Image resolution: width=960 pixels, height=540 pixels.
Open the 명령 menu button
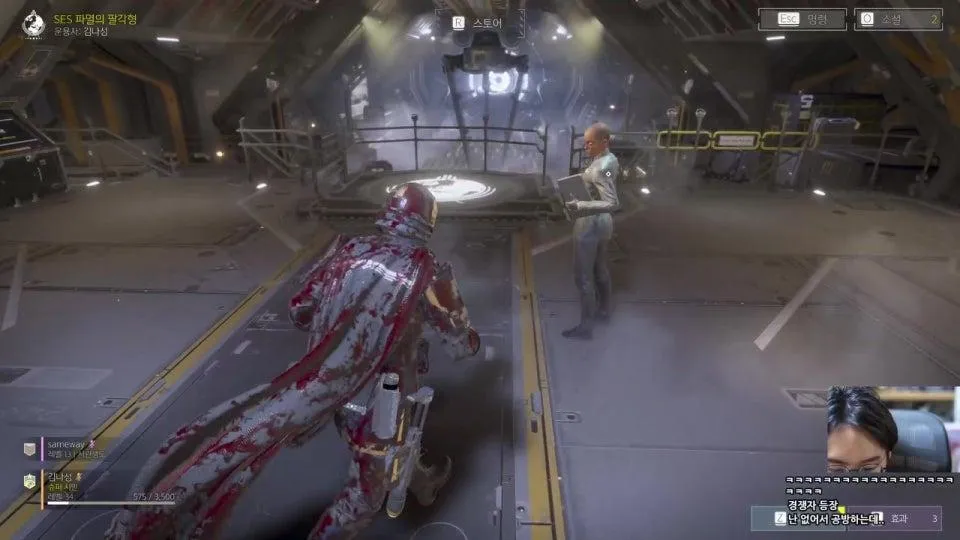pyautogui.click(x=802, y=19)
